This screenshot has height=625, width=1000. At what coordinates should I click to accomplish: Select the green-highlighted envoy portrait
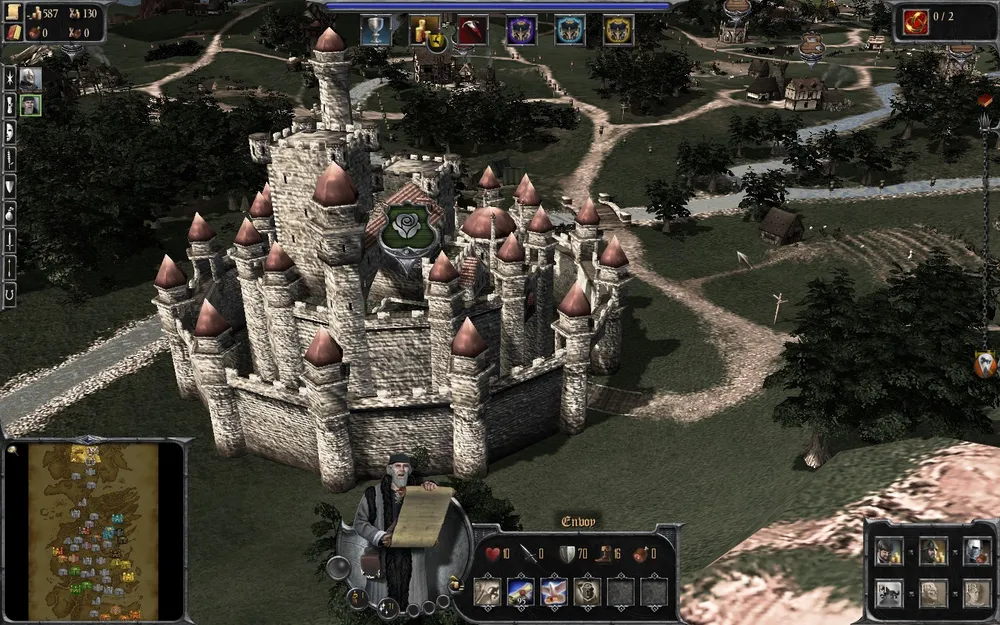tap(30, 104)
